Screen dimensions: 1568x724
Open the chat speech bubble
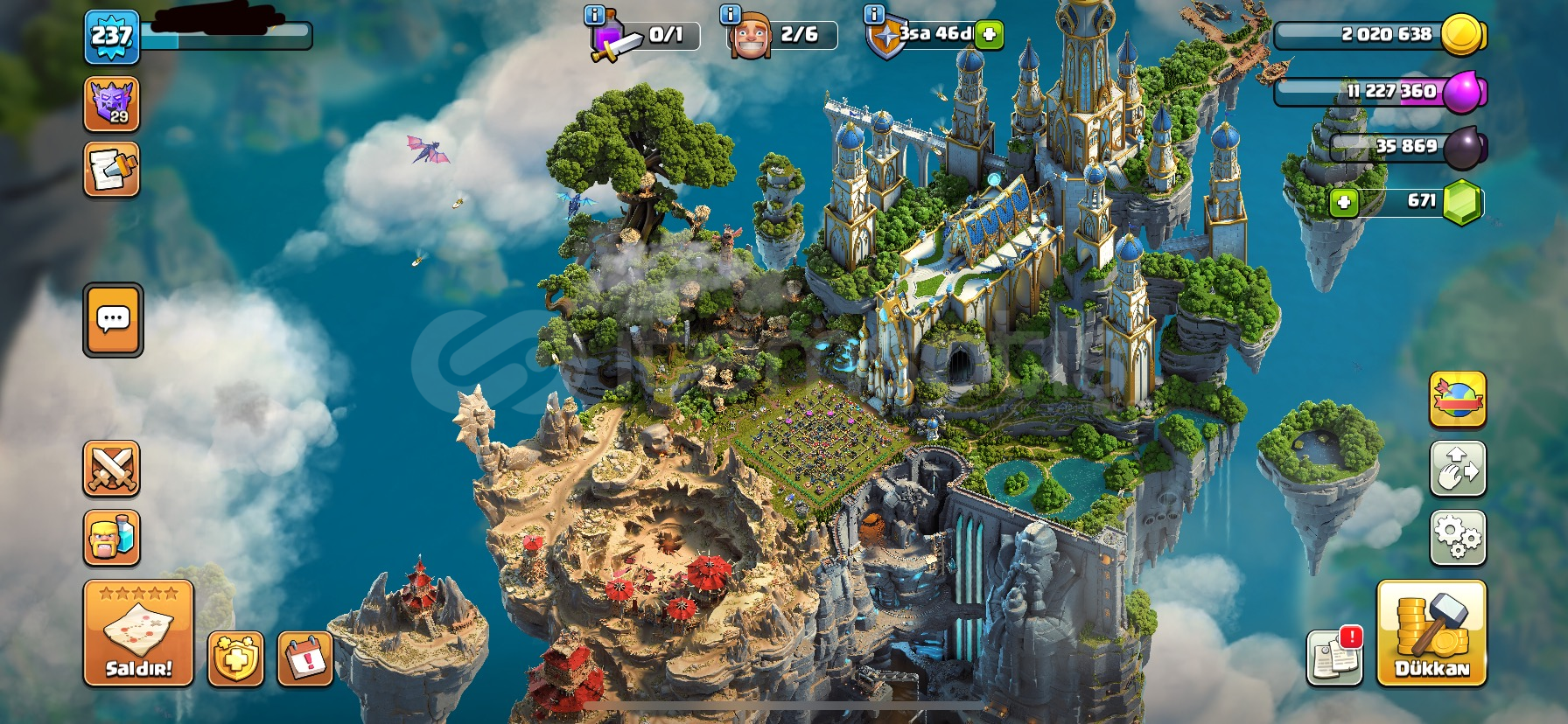click(113, 320)
